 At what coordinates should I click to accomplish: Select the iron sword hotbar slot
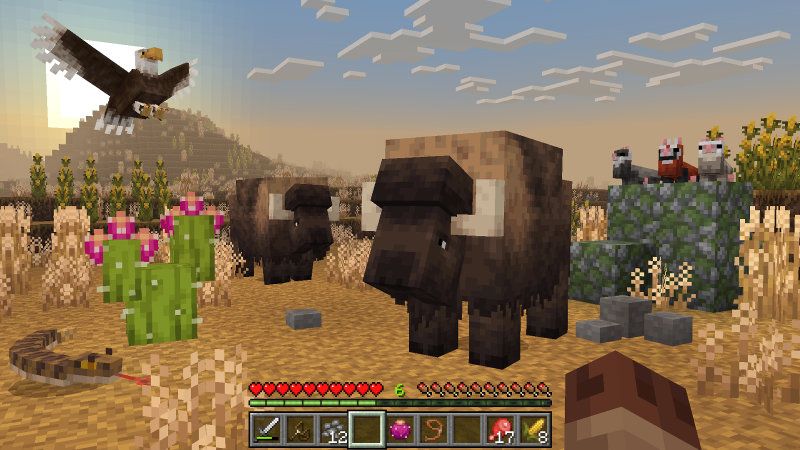pyautogui.click(x=266, y=430)
